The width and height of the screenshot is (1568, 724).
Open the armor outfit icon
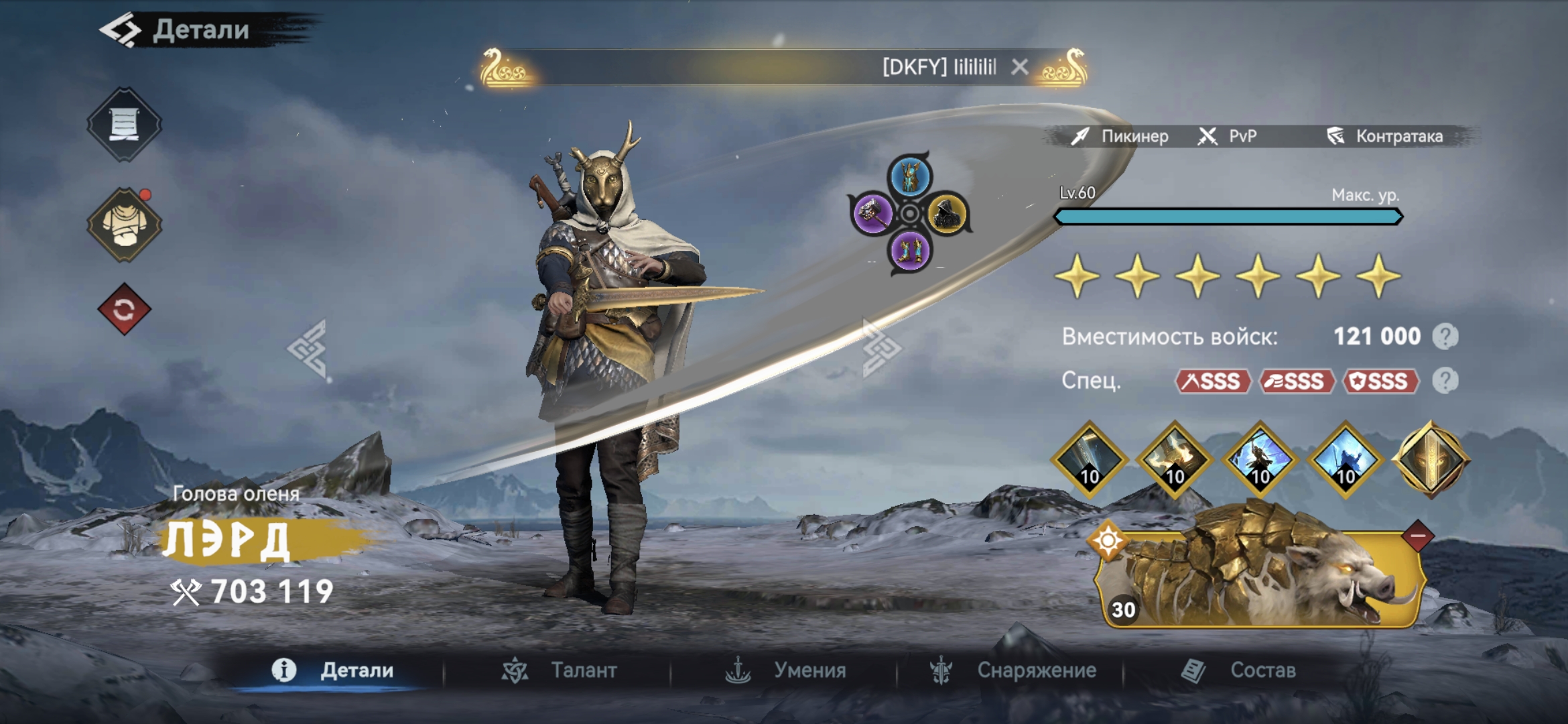coord(124,225)
